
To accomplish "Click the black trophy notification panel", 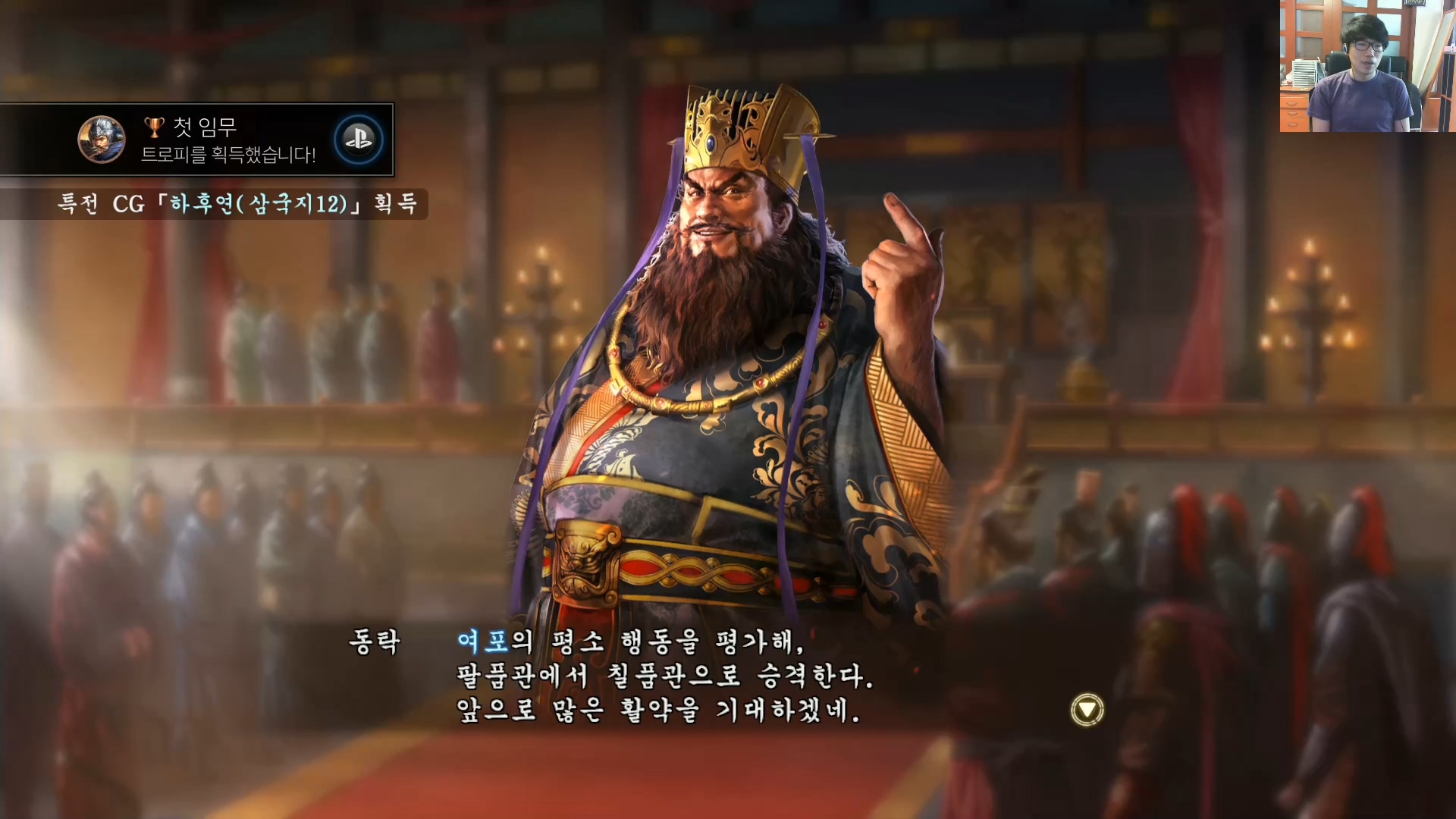I will (x=197, y=140).
